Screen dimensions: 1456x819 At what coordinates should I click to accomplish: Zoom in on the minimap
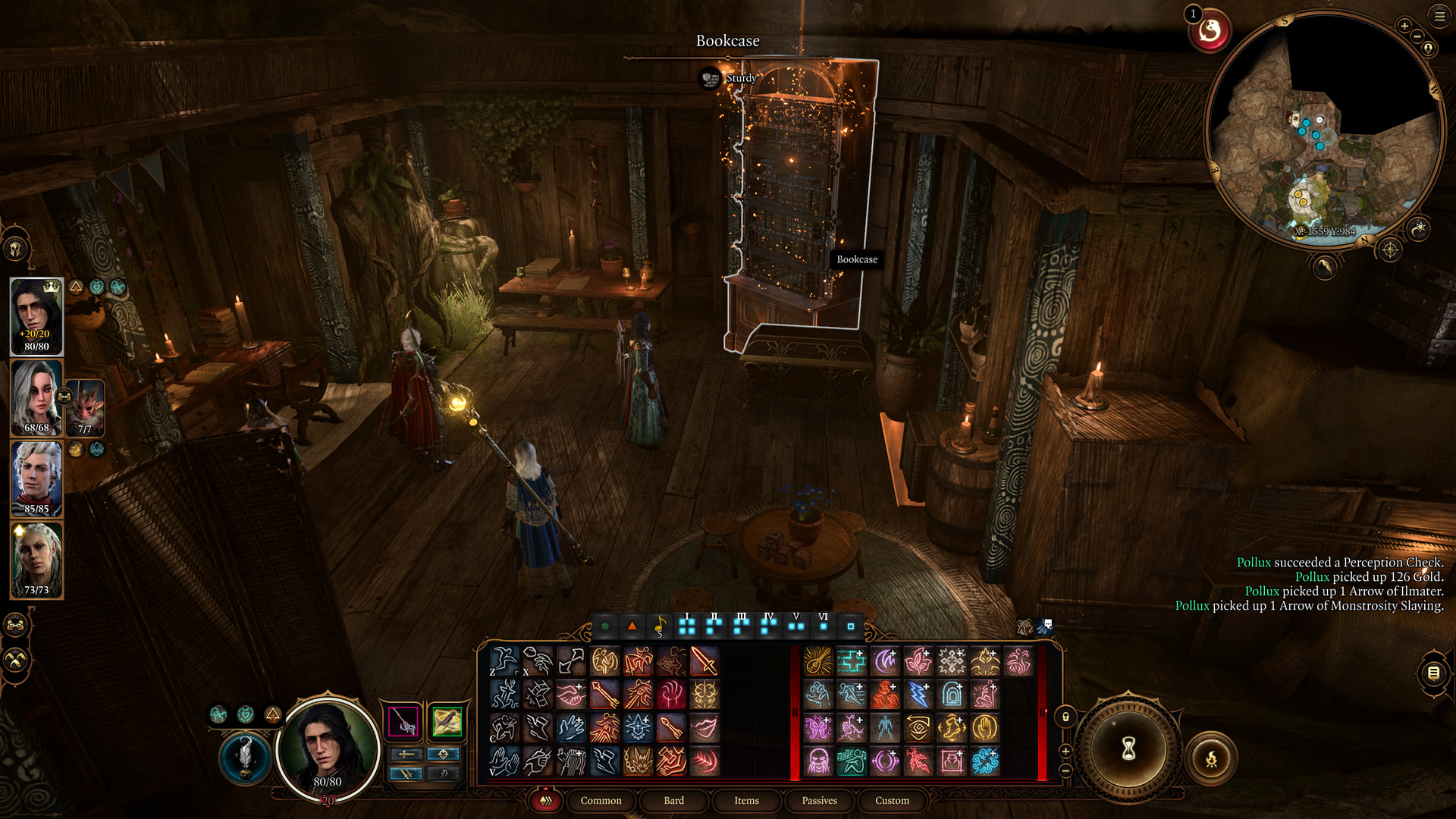click(1404, 27)
